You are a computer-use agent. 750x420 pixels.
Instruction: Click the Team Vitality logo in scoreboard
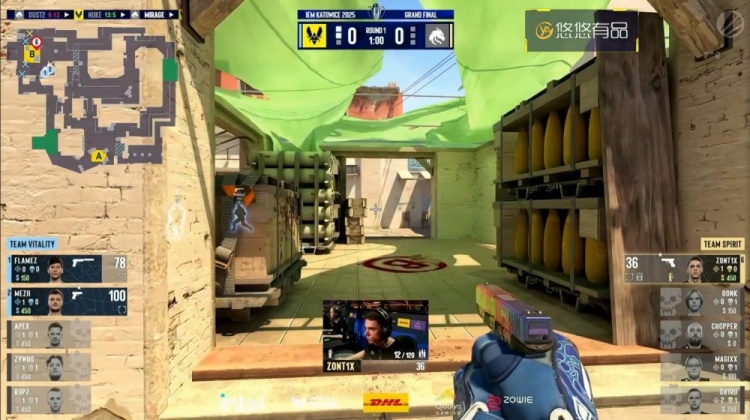click(x=314, y=36)
